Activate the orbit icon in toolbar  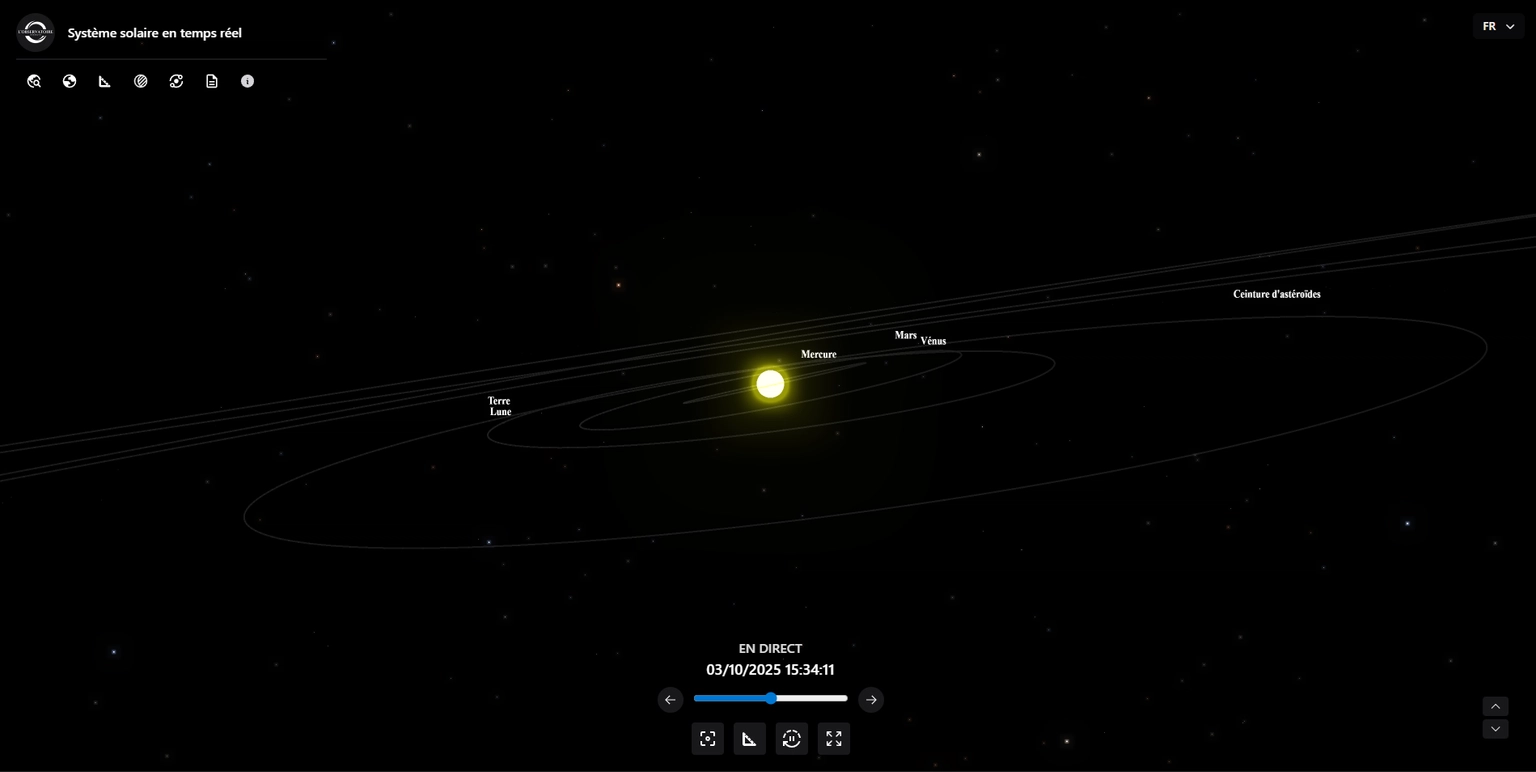click(176, 81)
